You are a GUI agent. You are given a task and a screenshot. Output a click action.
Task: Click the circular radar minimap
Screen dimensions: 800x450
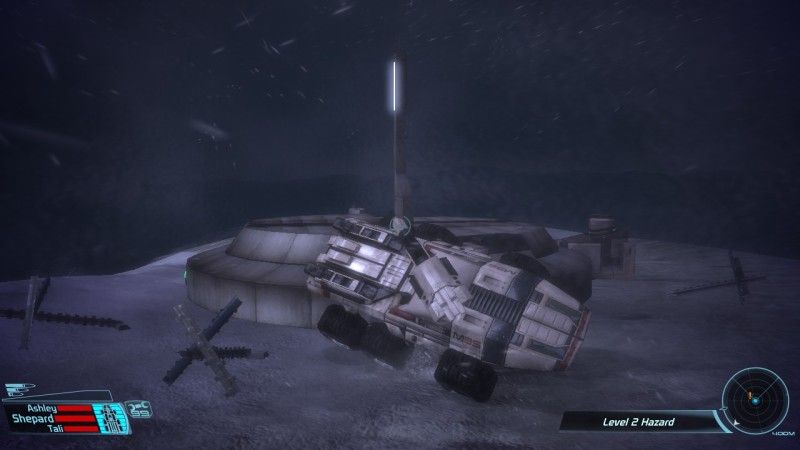pyautogui.click(x=756, y=400)
